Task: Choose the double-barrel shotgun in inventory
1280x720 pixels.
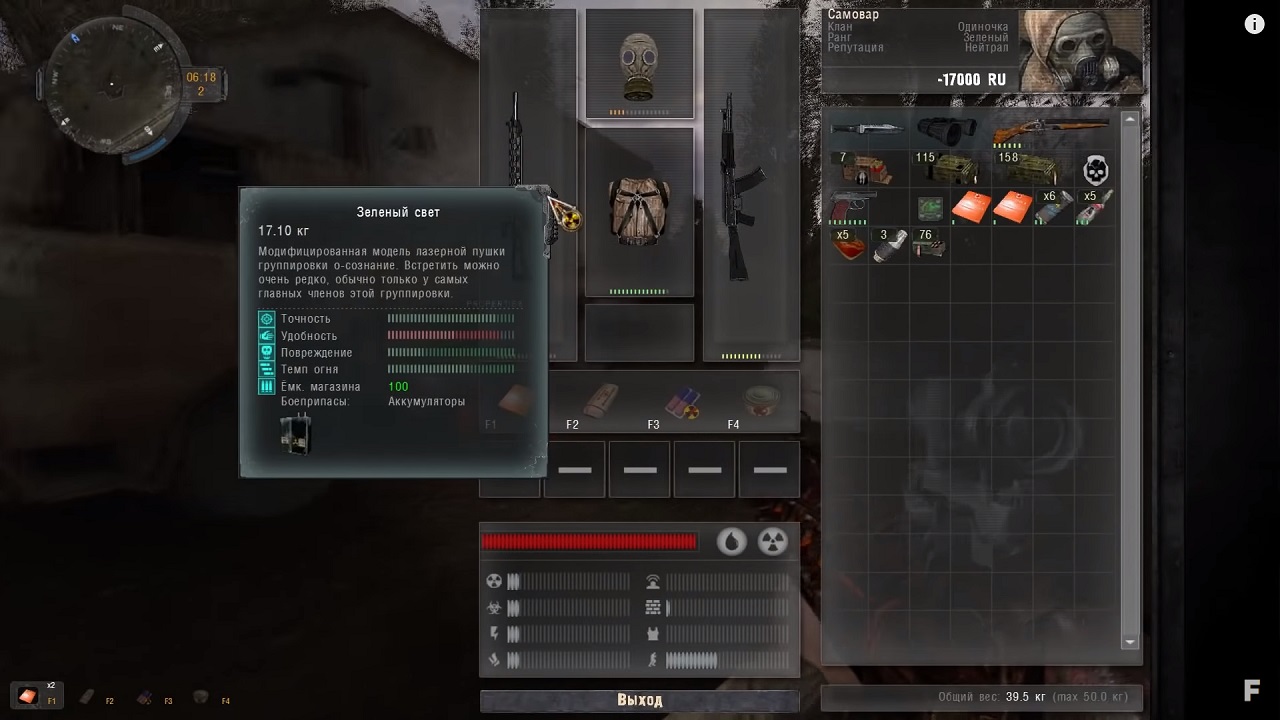Action: click(x=1050, y=130)
